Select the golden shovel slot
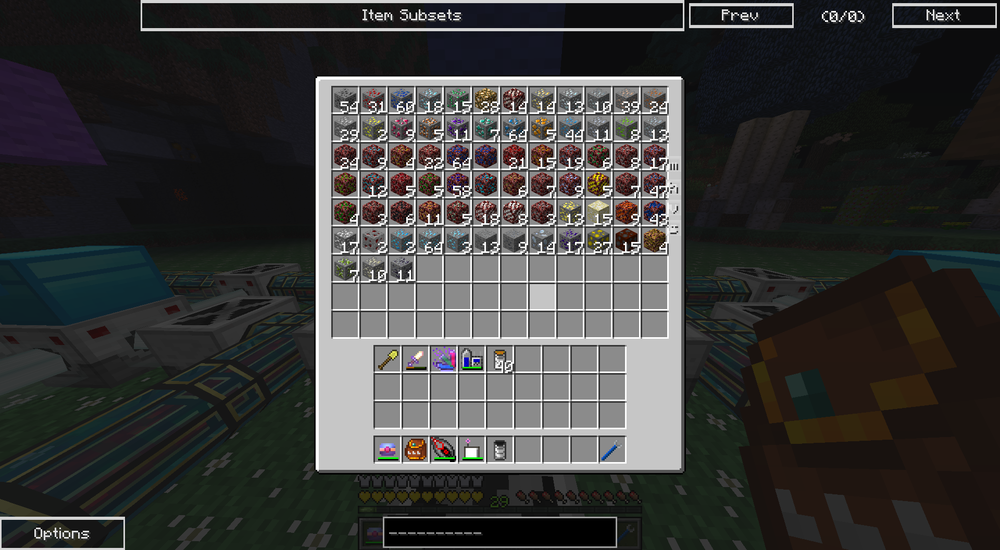 [x=388, y=359]
